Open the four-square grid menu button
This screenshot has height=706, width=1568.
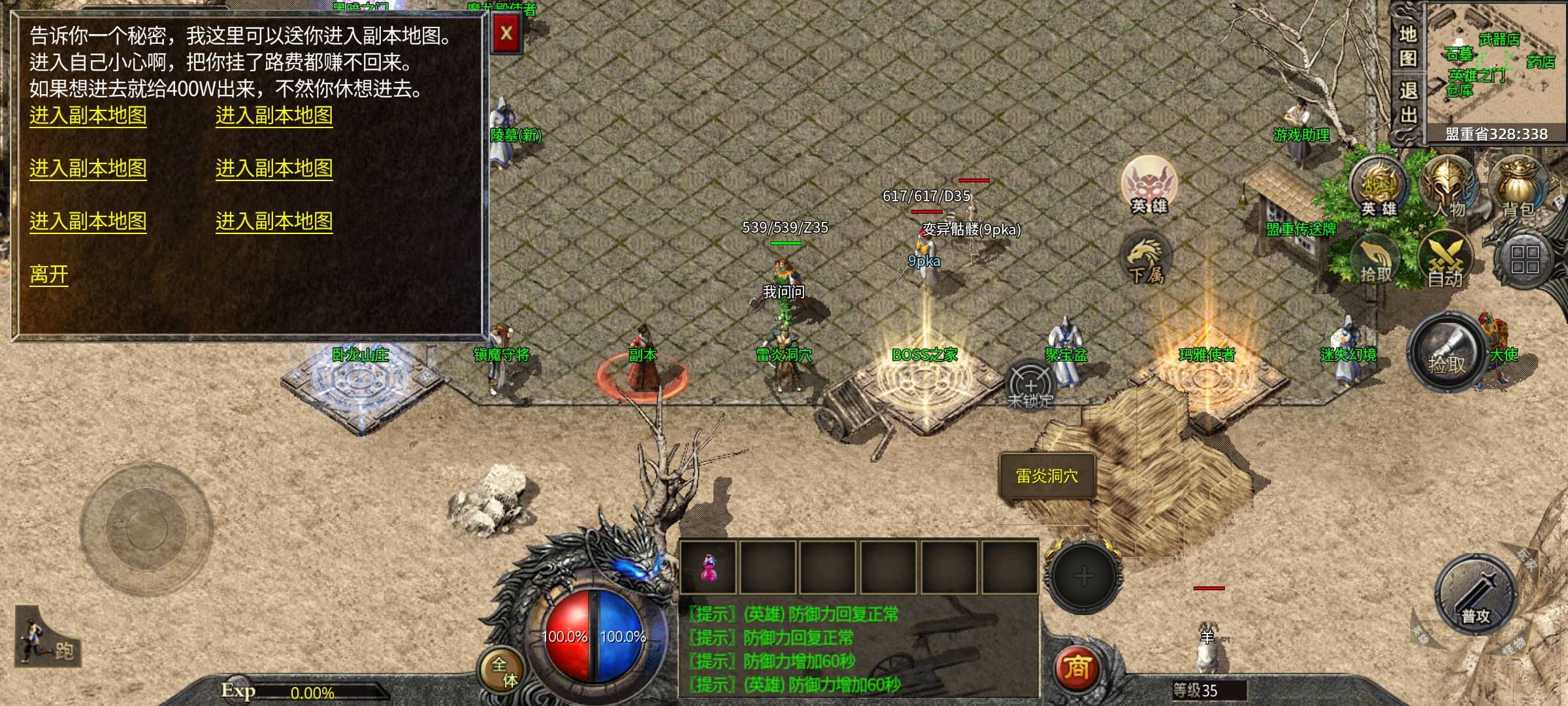pos(1524,260)
